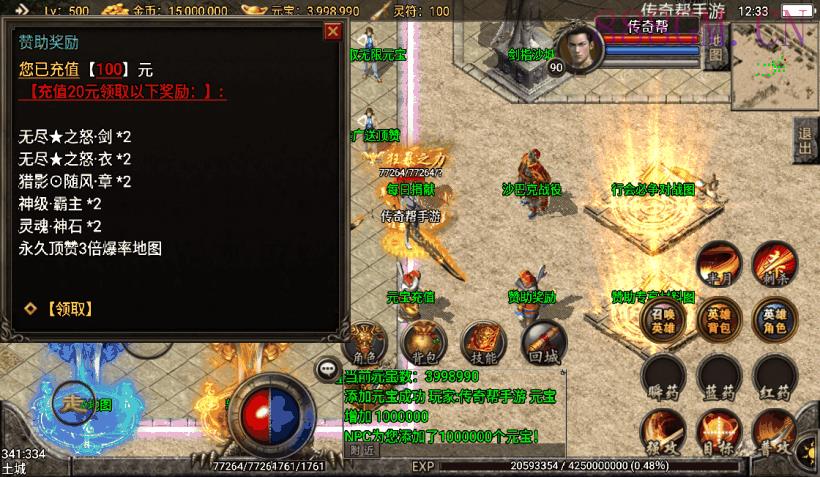Select the 目标 target button
This screenshot has height=477, width=820.
(x=719, y=432)
